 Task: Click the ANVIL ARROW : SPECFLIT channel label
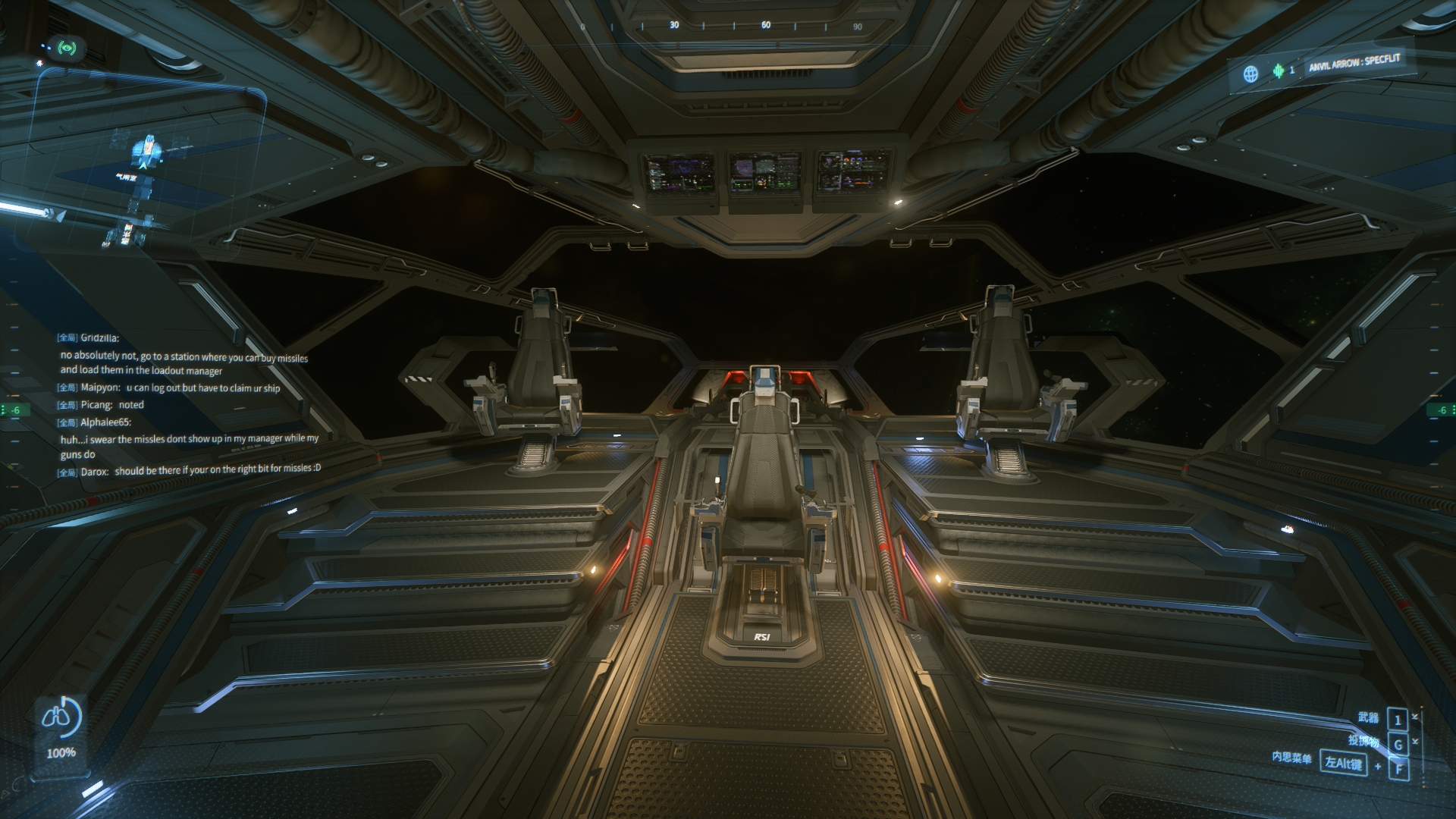click(1354, 62)
